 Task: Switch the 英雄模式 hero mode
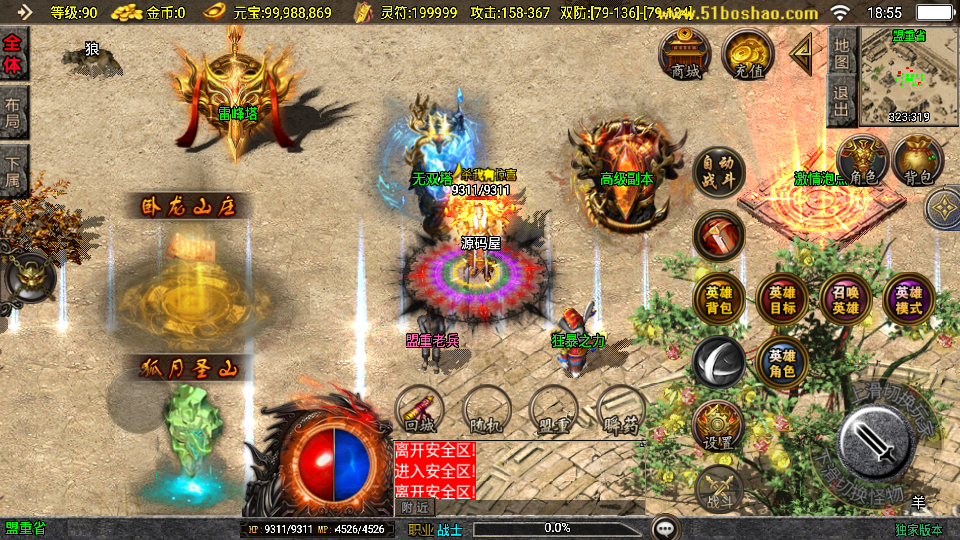908,300
